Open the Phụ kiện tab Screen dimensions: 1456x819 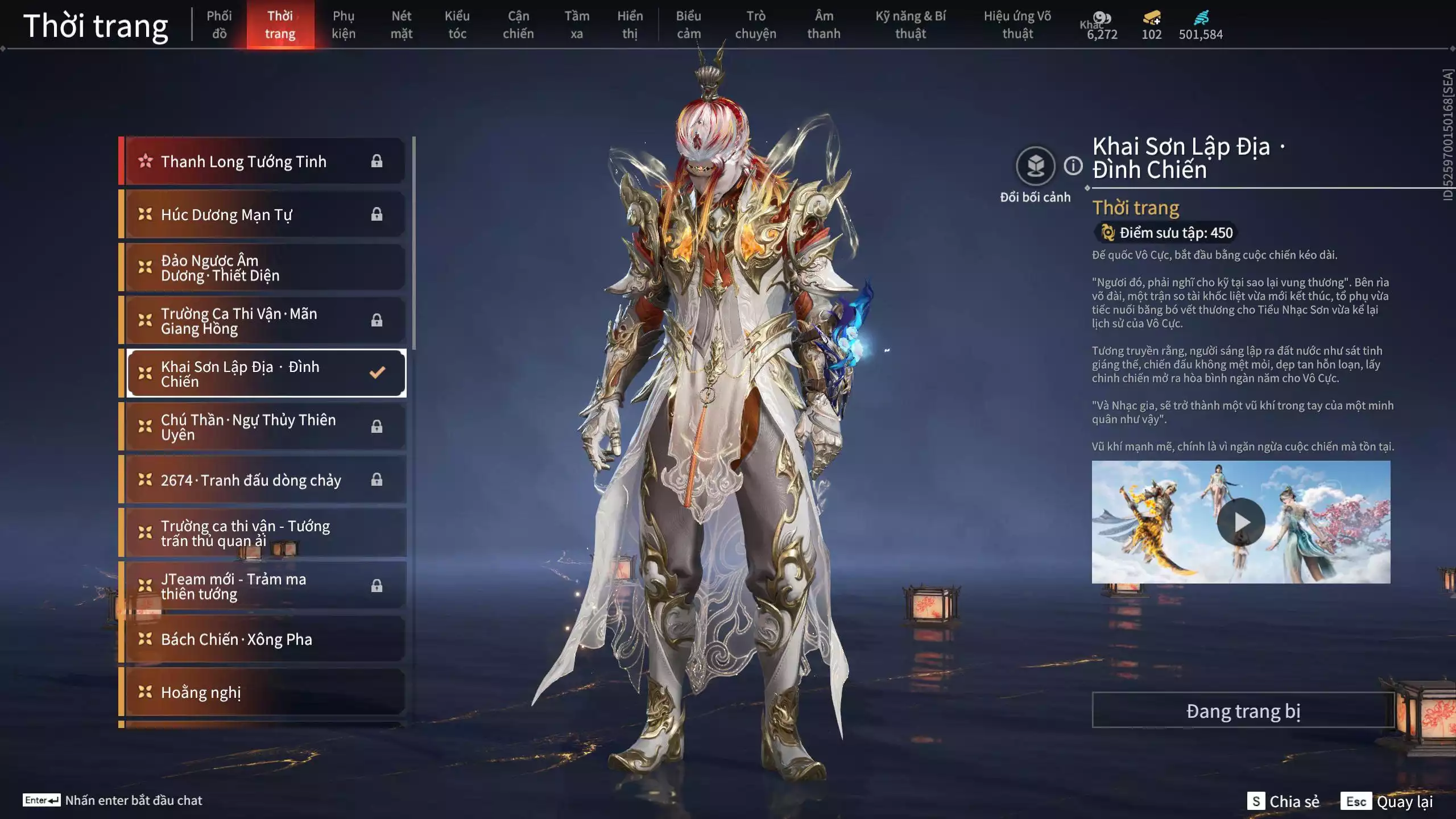click(x=343, y=24)
